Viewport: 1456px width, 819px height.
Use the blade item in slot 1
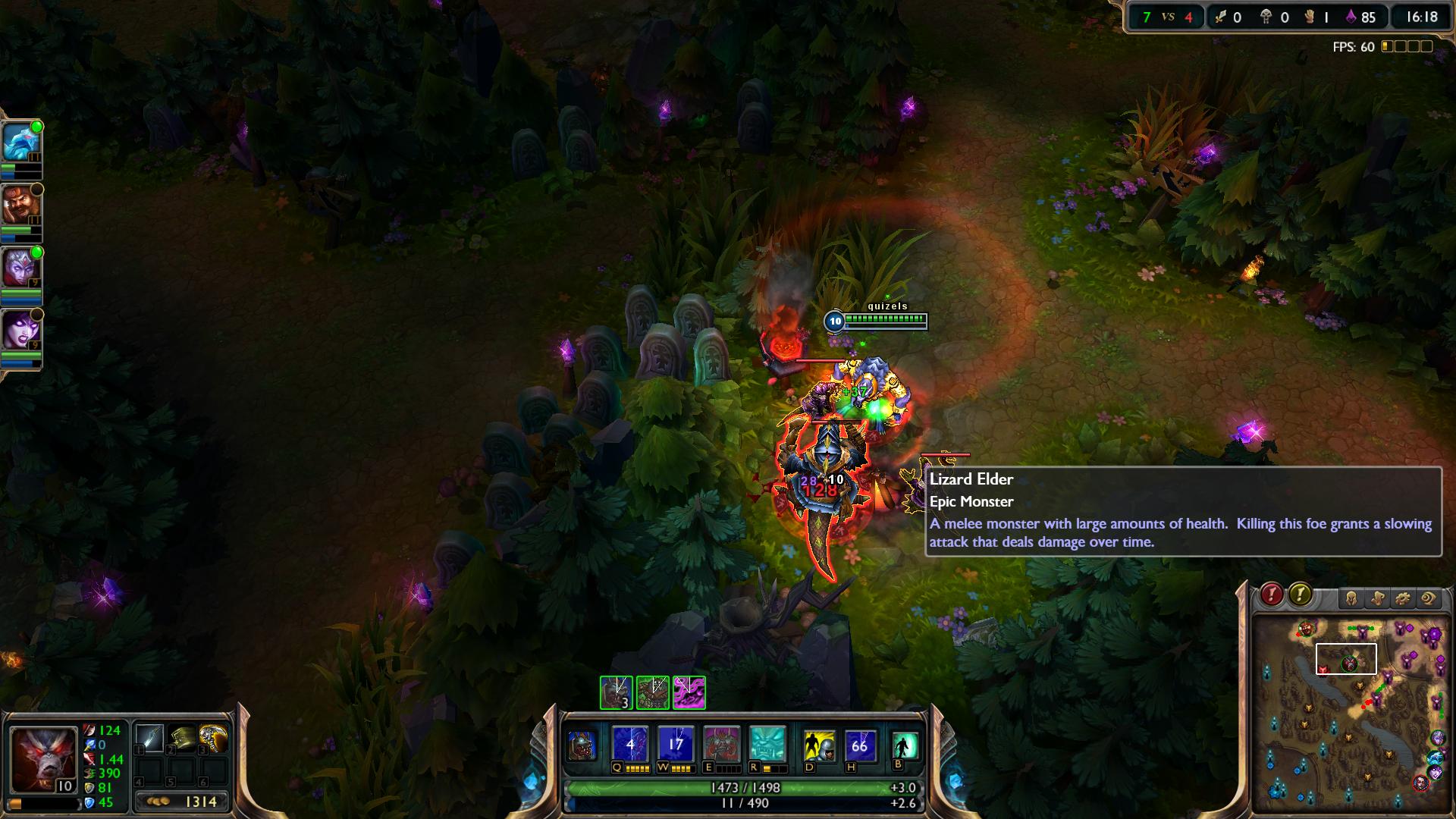(149, 738)
